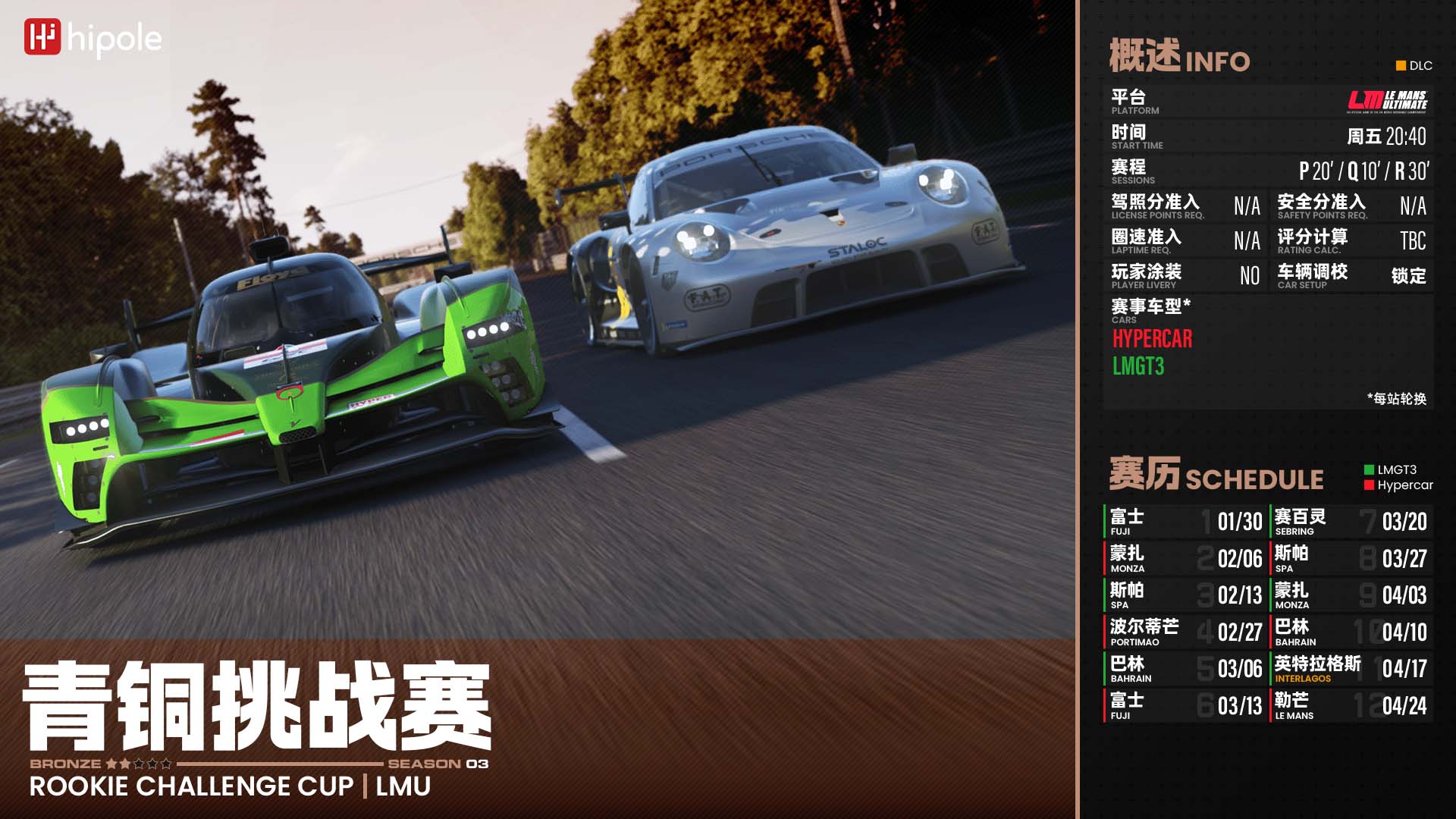This screenshot has width=1456, height=819.
Task: Open the Bahrain 03/06 schedule row
Action: [1185, 669]
